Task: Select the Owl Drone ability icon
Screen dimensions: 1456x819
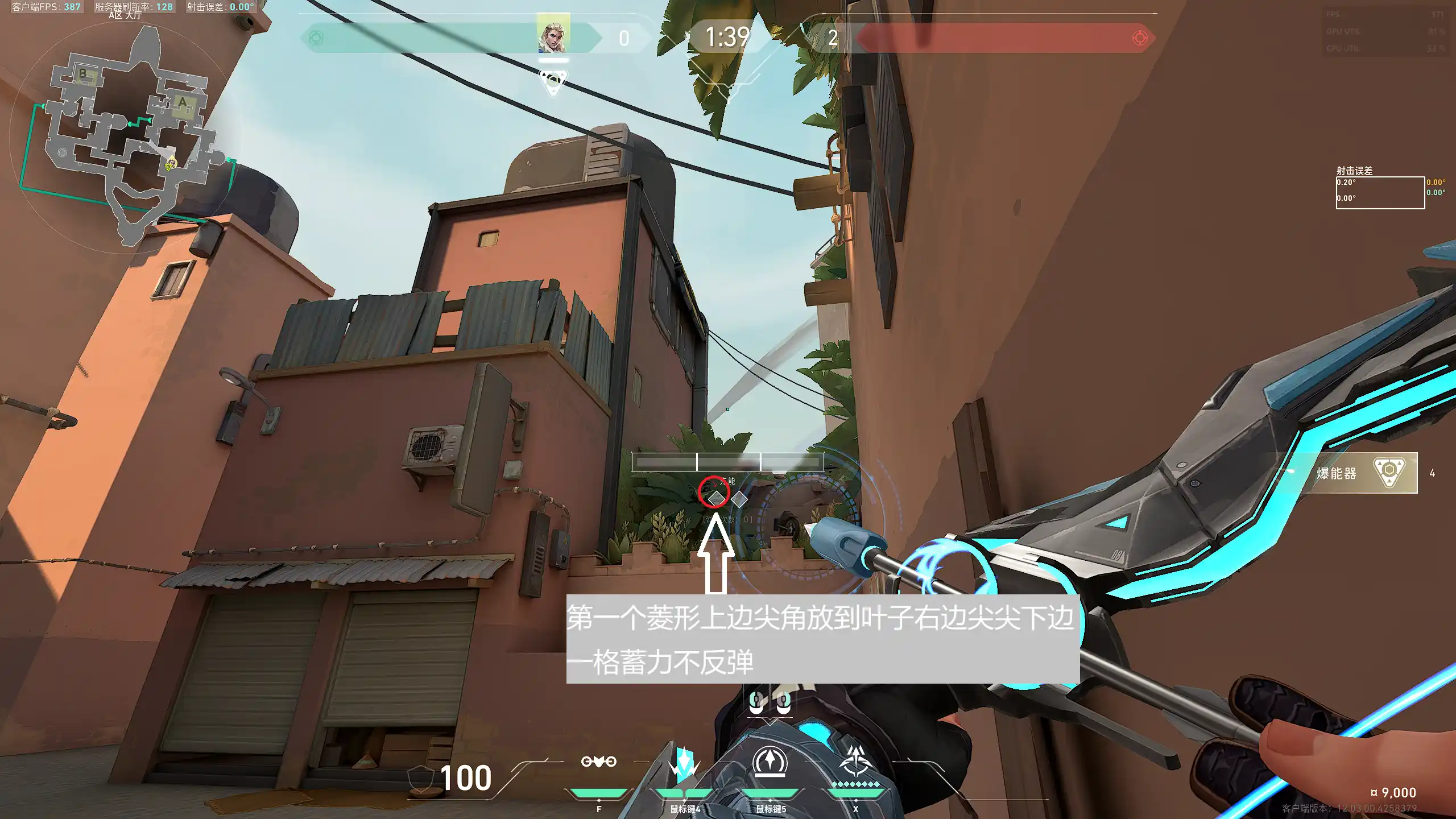Action: [598, 762]
